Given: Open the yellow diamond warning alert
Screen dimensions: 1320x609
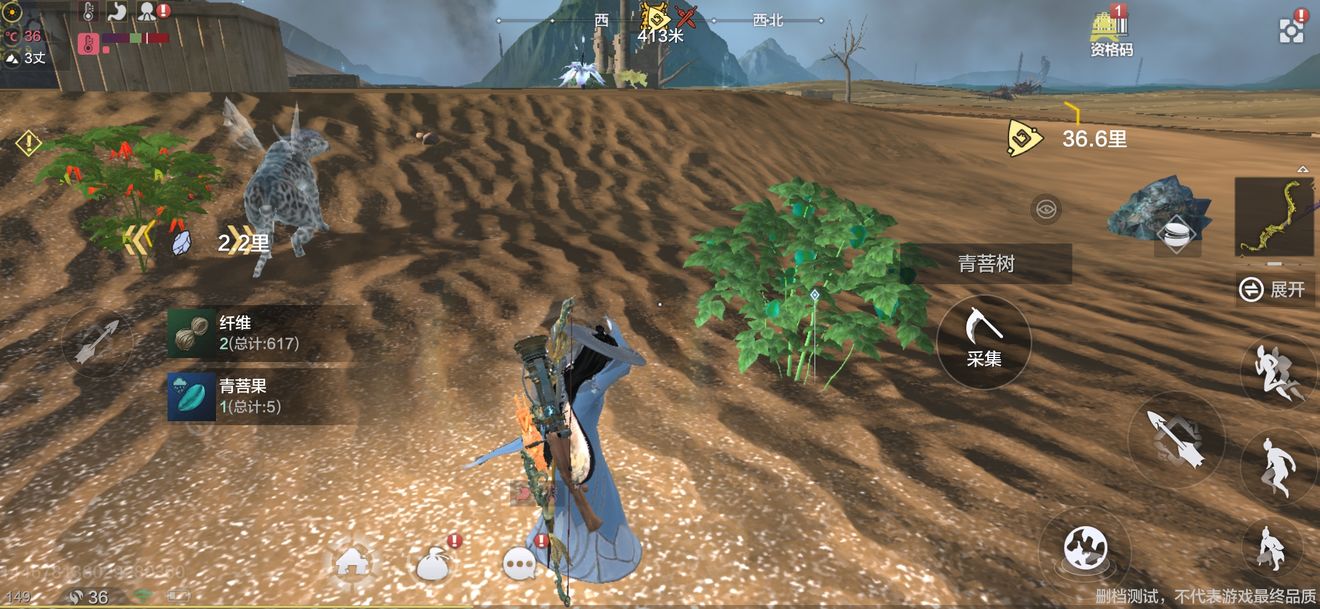Looking at the screenshot, I should pyautogui.click(x=27, y=143).
